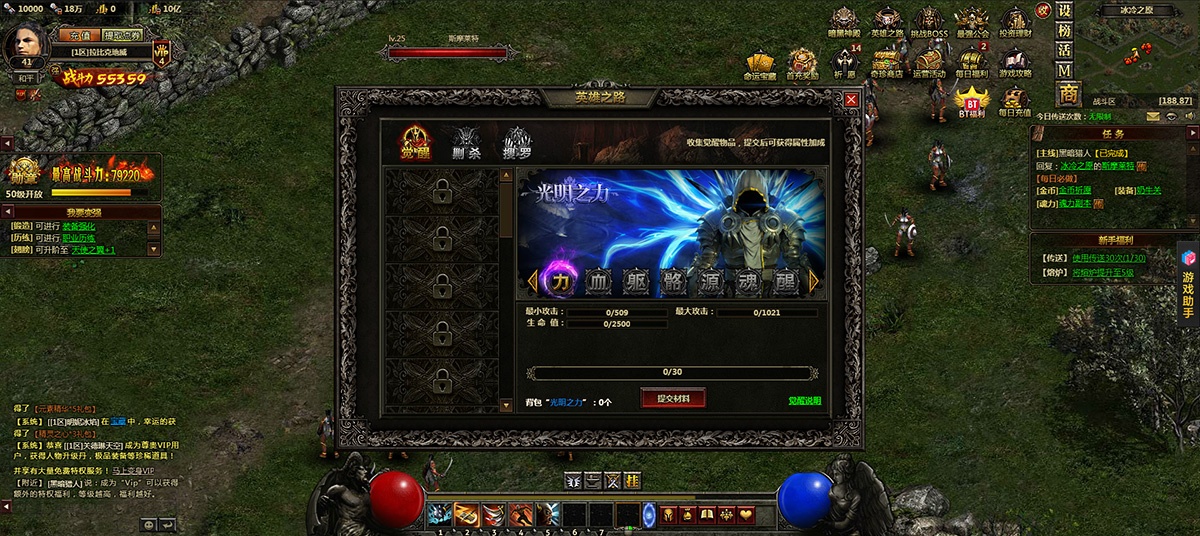Viewport: 1200px width, 536px height.
Task: Close the 英雄之路 window
Action: (x=851, y=100)
